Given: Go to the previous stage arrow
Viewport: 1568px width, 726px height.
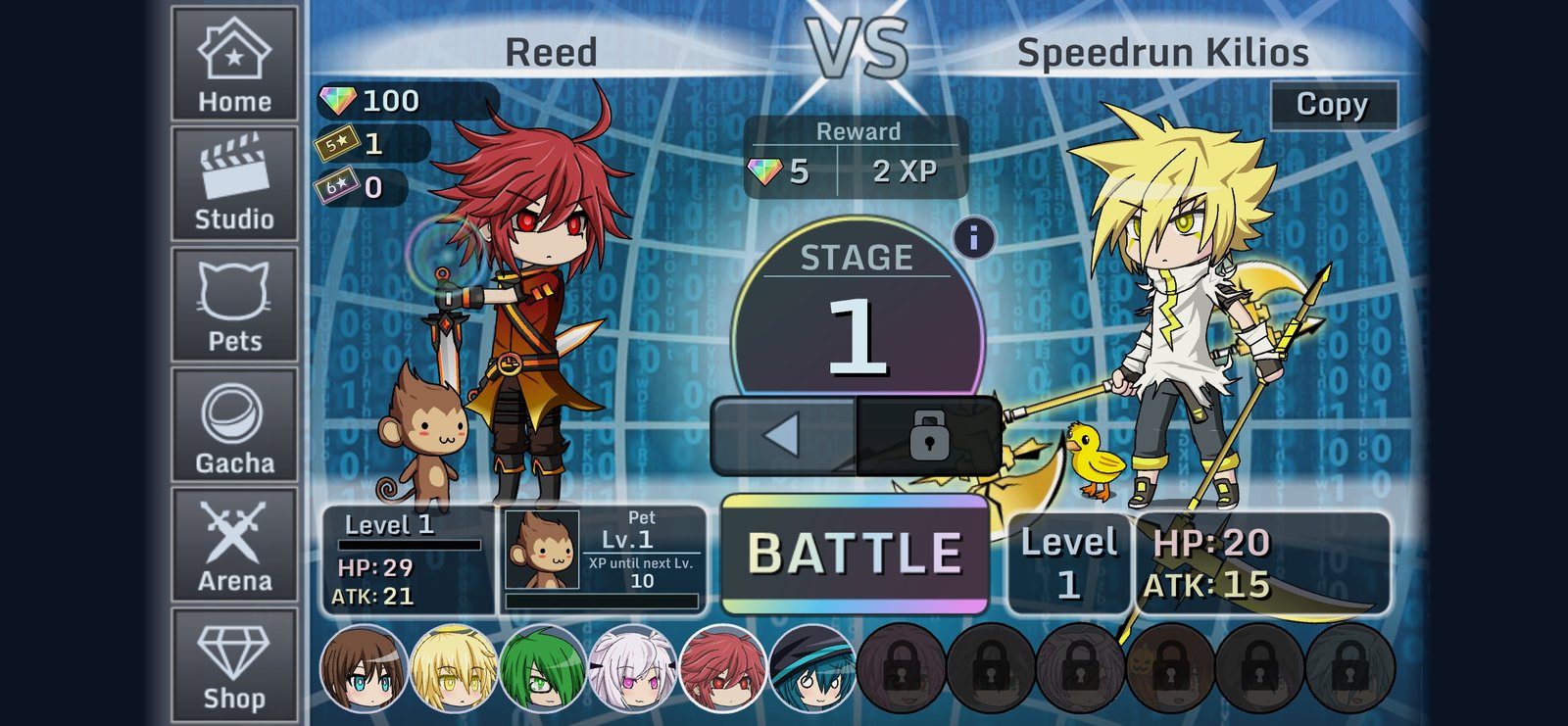Looking at the screenshot, I should tap(783, 435).
